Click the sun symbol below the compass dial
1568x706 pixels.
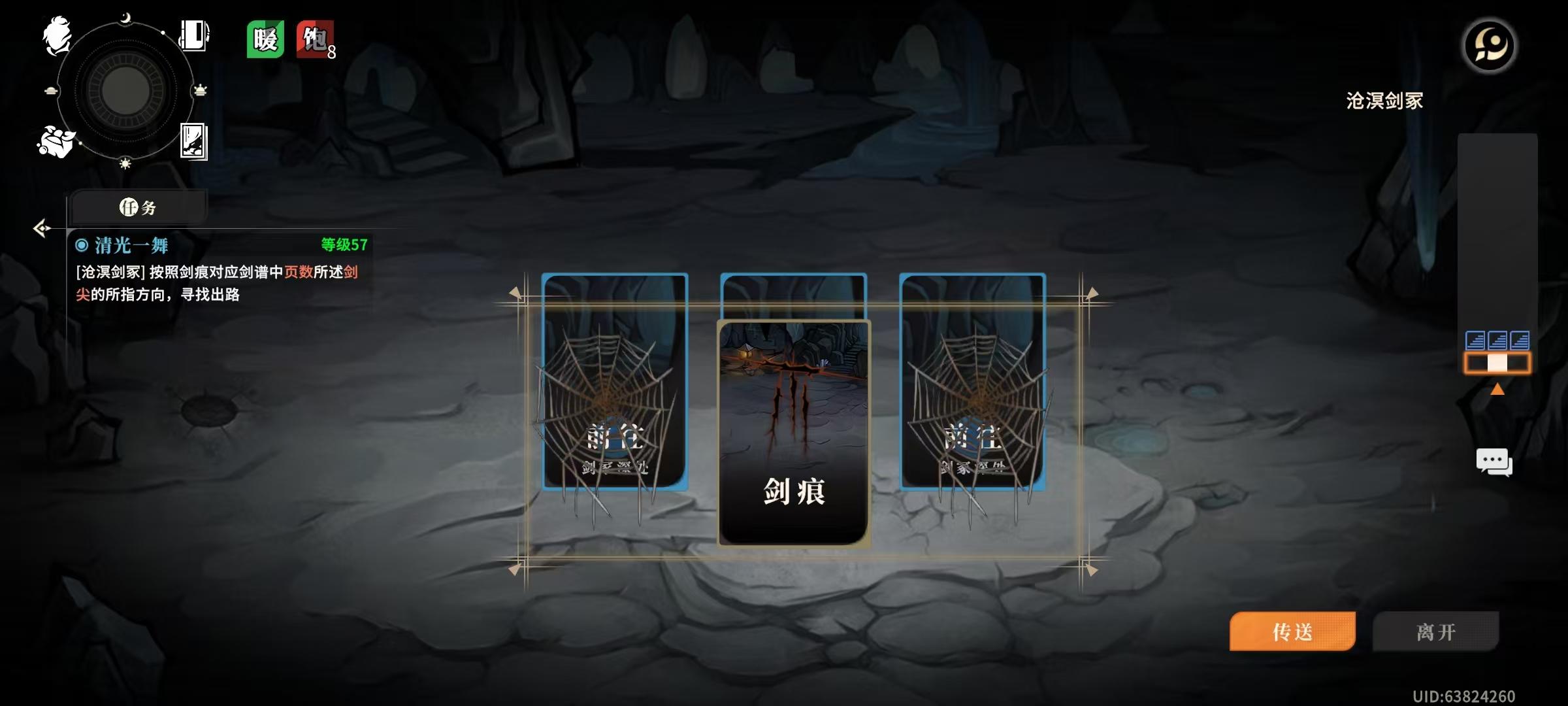(125, 164)
